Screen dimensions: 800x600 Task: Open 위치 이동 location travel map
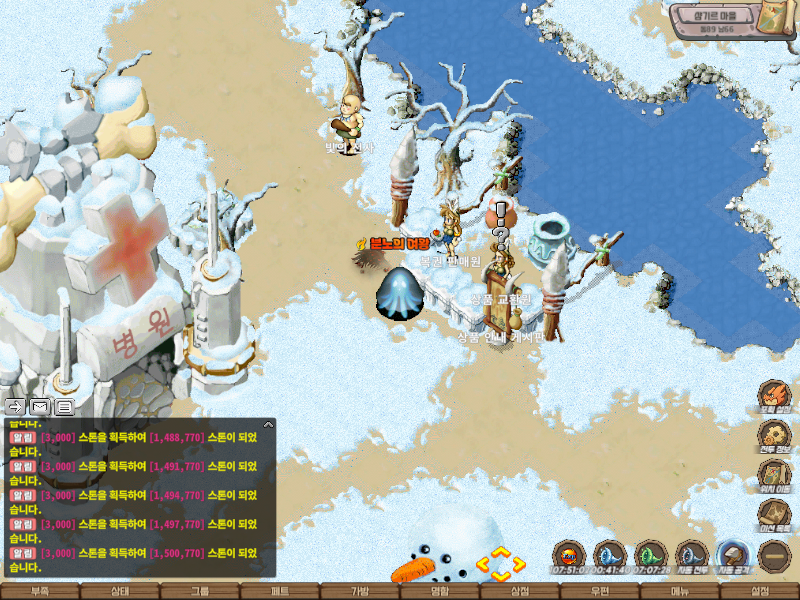(774, 476)
